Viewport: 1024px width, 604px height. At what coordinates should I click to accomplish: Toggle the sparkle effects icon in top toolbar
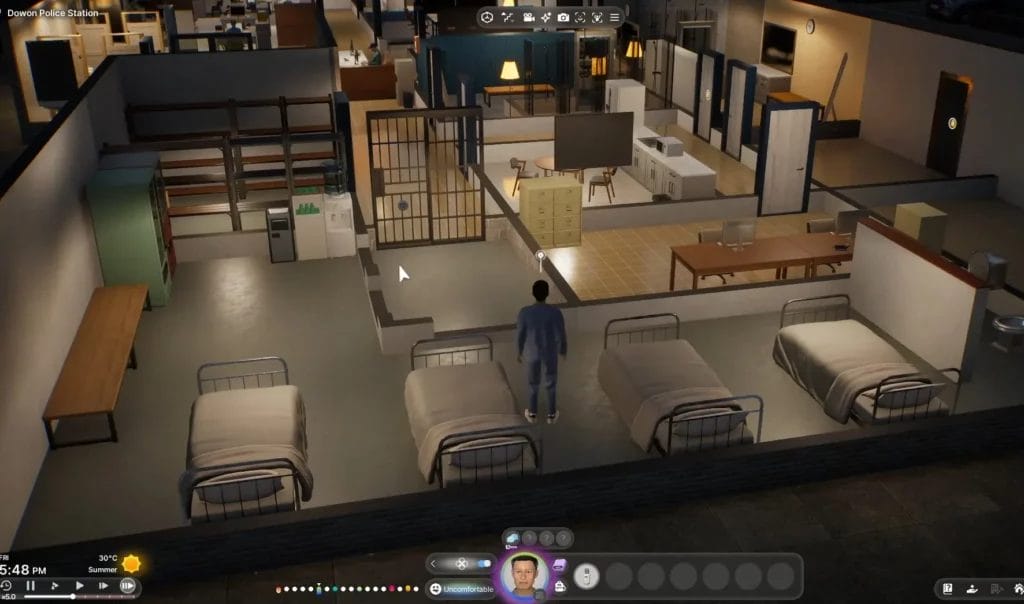[x=545, y=17]
